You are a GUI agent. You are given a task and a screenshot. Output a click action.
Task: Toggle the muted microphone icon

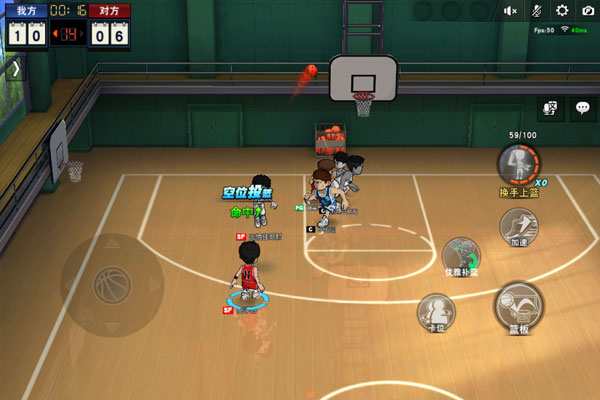(536, 11)
